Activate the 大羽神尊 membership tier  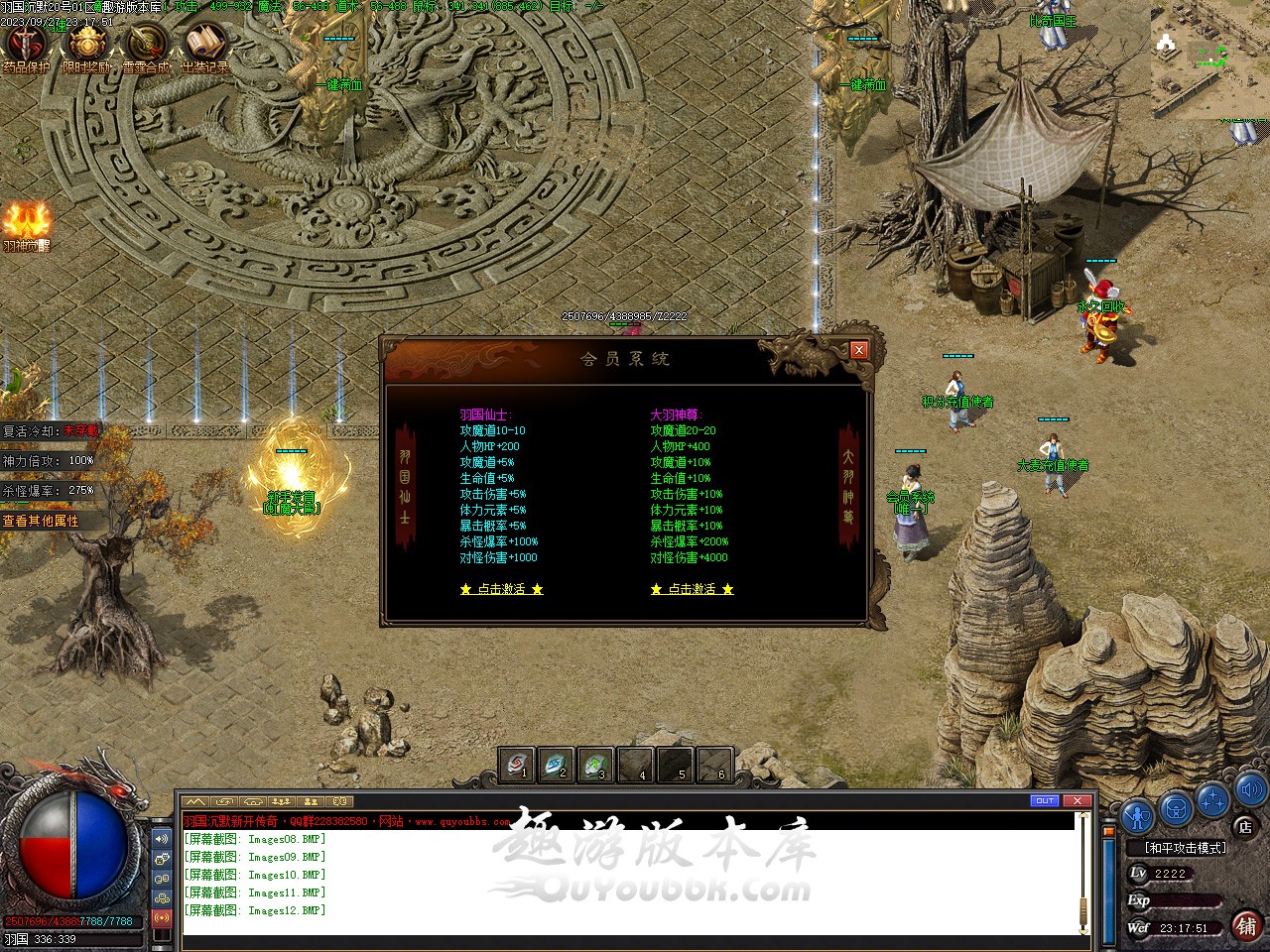tap(692, 589)
